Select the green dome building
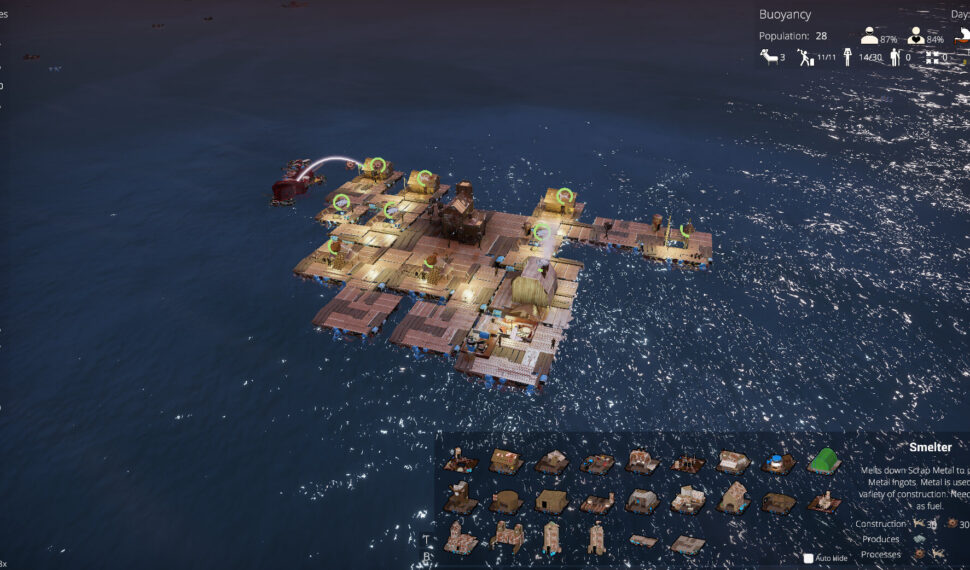This screenshot has height=570, width=970. point(824,461)
